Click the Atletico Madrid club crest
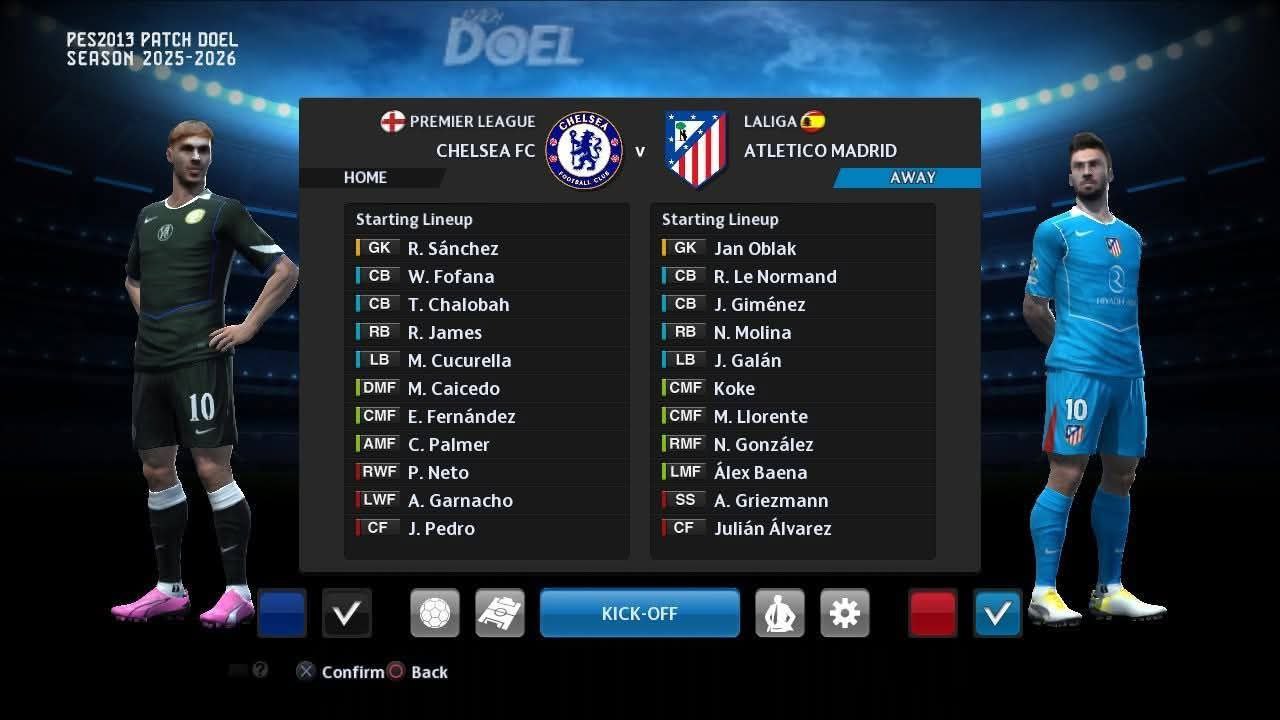Viewport: 1280px width, 720px height. [x=695, y=150]
